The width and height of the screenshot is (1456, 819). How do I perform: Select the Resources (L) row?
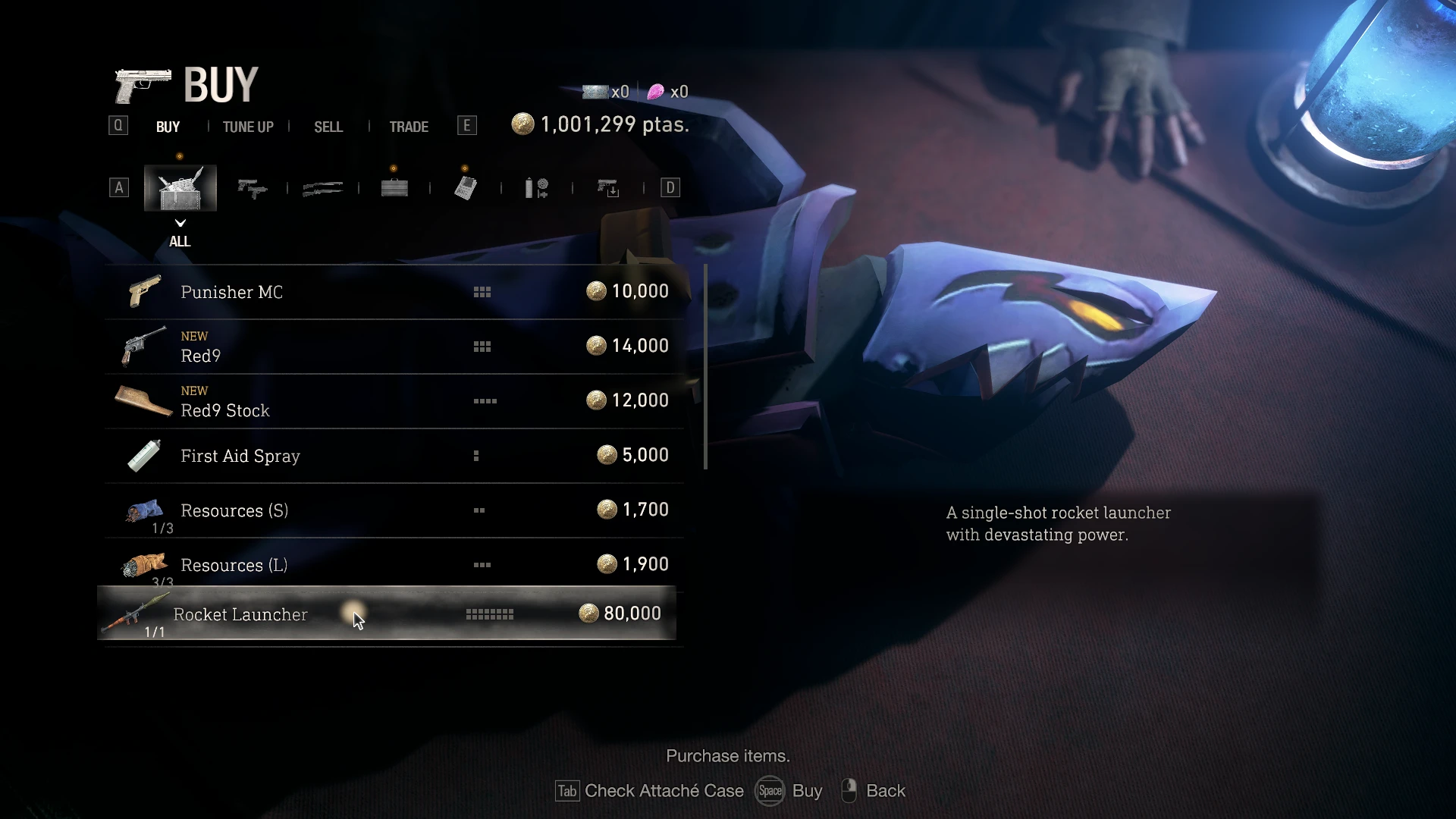(x=394, y=565)
